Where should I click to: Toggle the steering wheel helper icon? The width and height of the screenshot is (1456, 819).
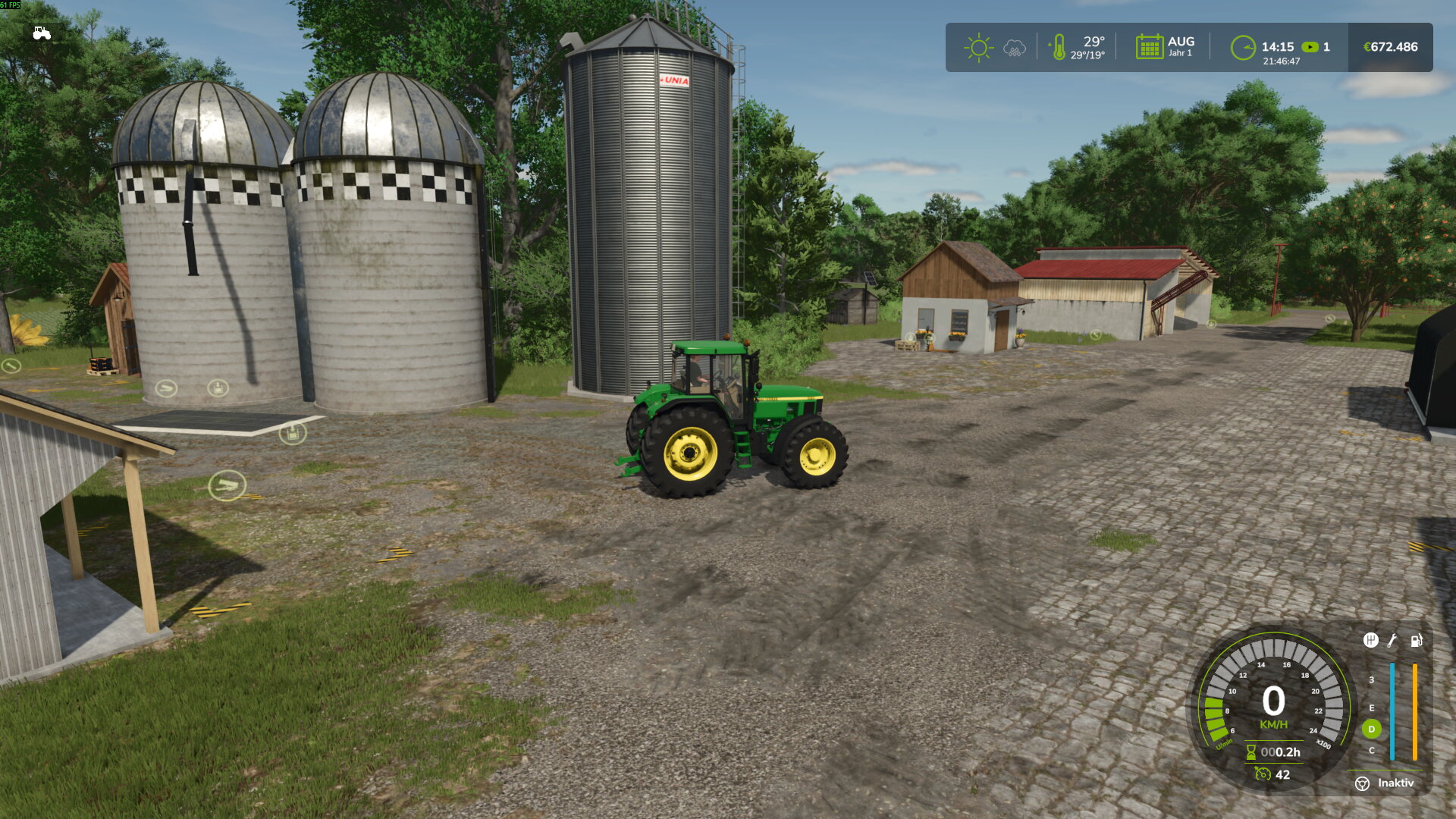point(1362,783)
